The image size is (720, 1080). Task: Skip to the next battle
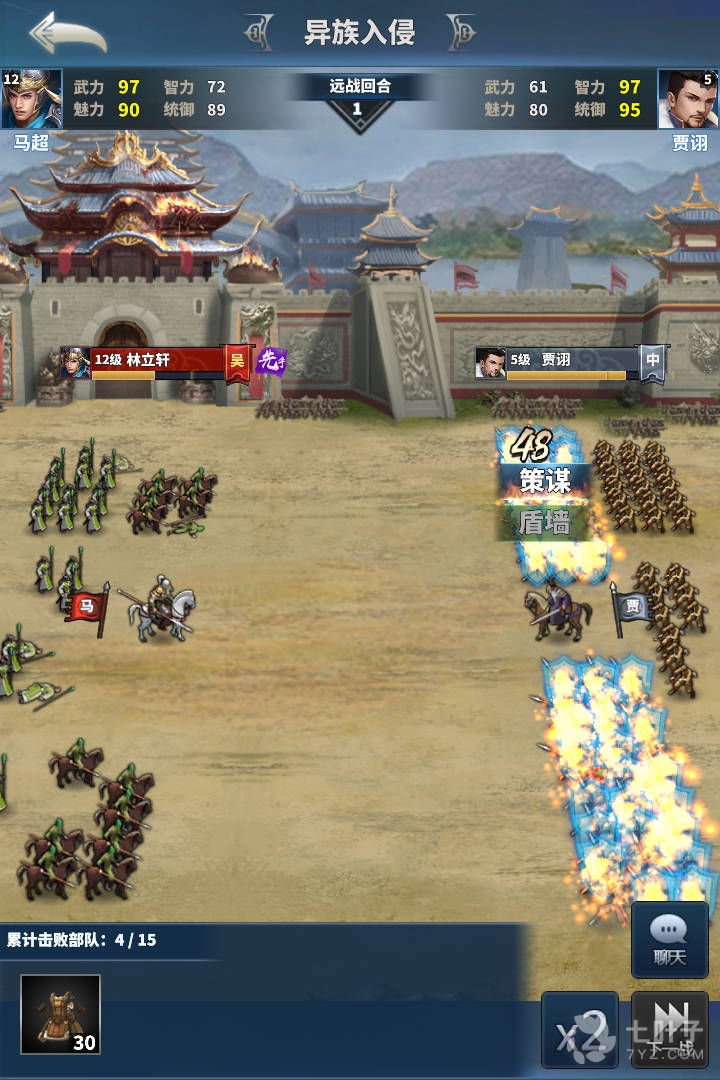tap(670, 1029)
